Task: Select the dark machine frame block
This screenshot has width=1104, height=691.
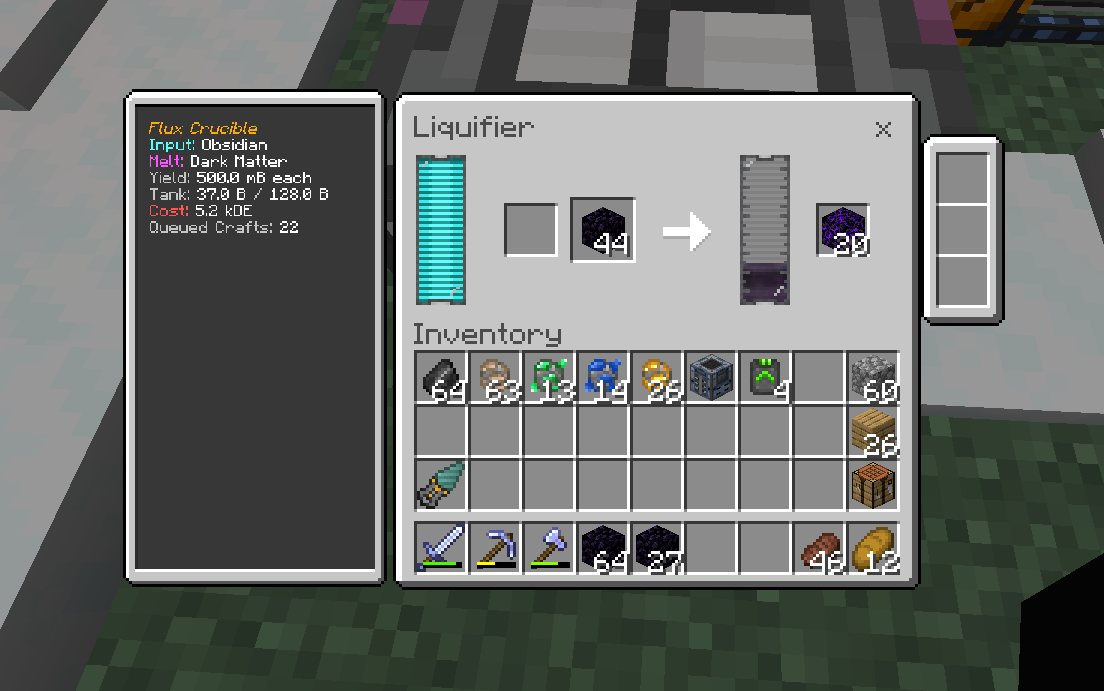Action: click(x=711, y=378)
